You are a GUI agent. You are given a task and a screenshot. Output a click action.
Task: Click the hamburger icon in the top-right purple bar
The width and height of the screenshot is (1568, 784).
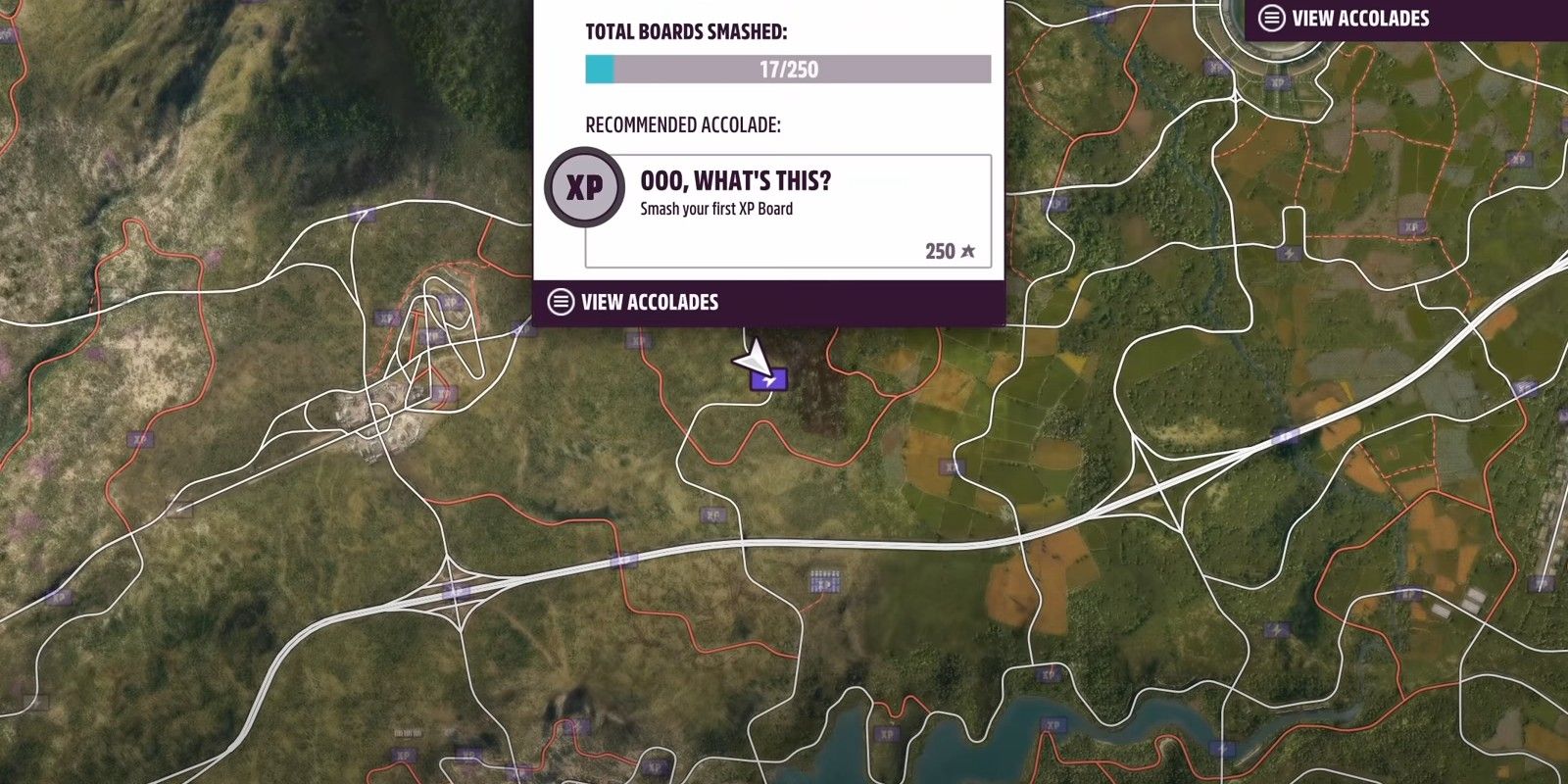click(x=1272, y=17)
